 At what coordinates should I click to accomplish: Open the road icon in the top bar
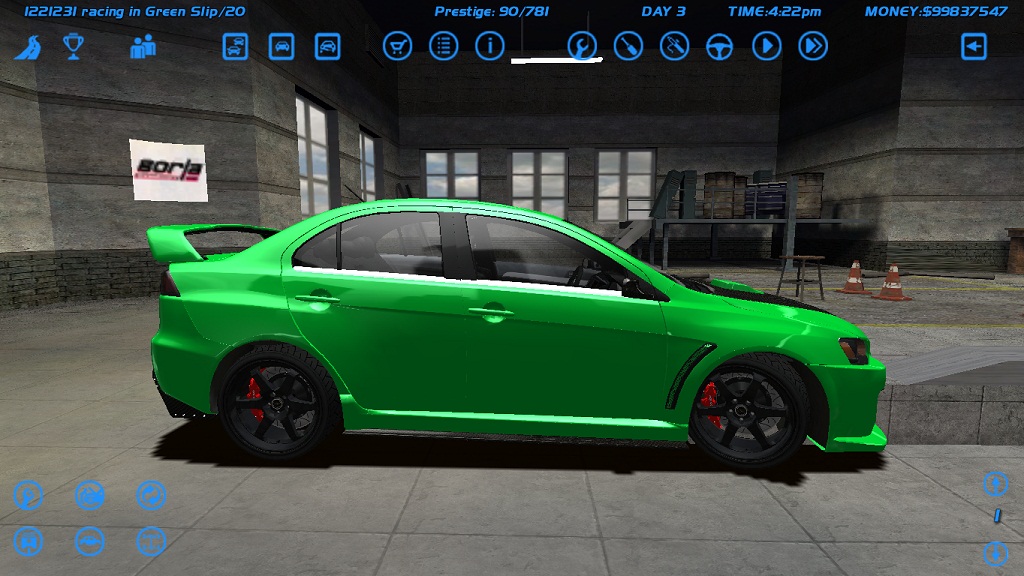(27, 47)
